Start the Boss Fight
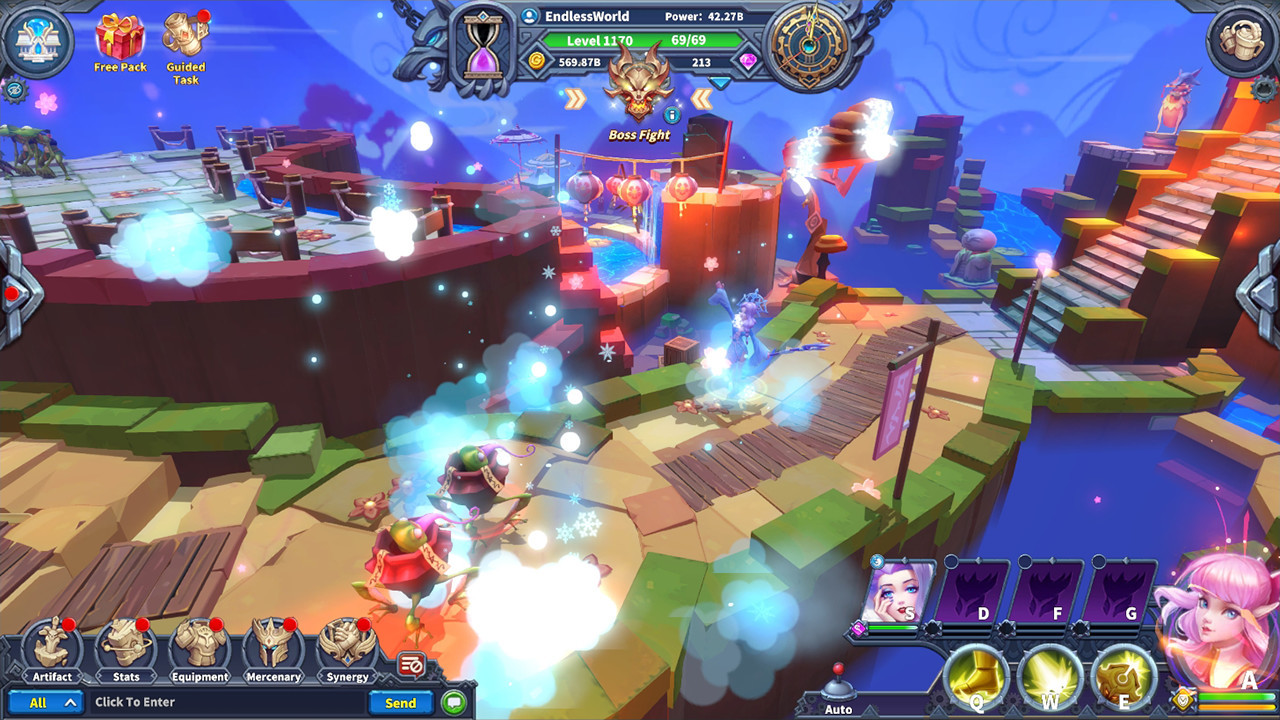This screenshot has height=720, width=1280. tap(639, 90)
